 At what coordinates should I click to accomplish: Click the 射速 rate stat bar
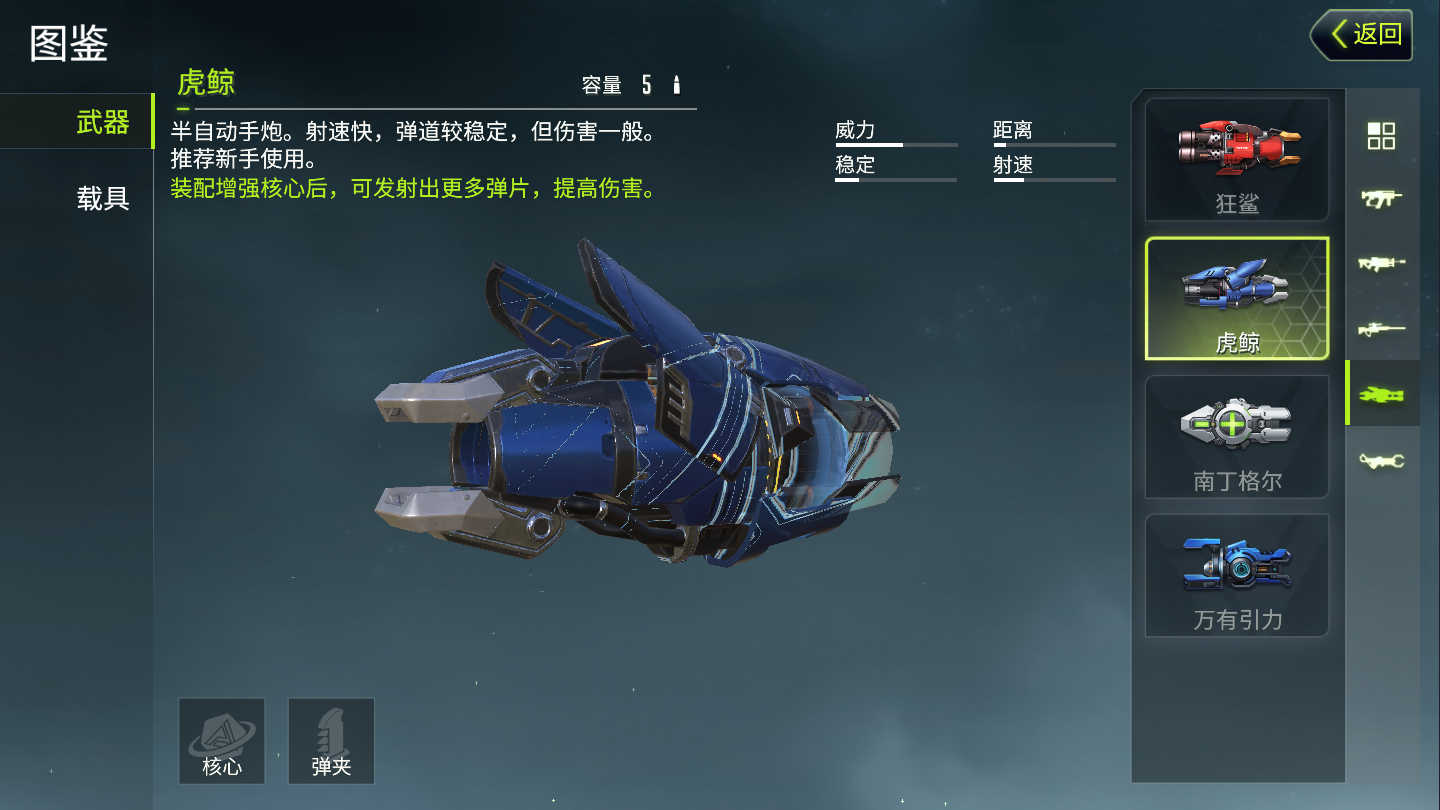(x=1053, y=180)
